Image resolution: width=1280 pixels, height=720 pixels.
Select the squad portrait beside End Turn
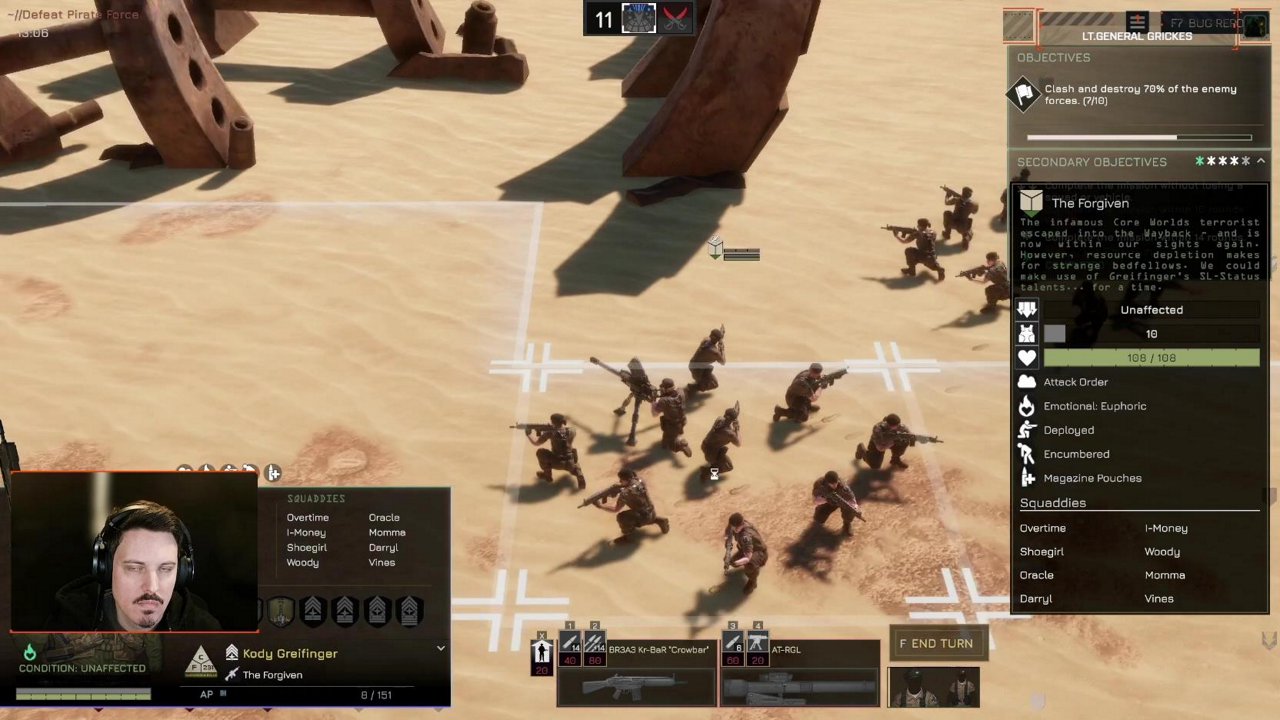[x=933, y=687]
